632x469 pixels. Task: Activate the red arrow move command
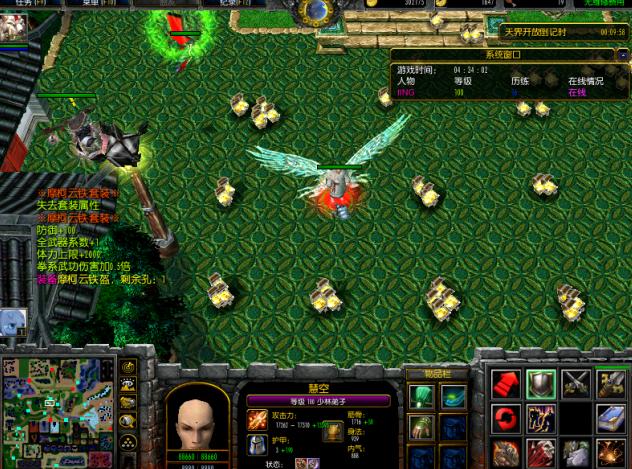[506, 382]
